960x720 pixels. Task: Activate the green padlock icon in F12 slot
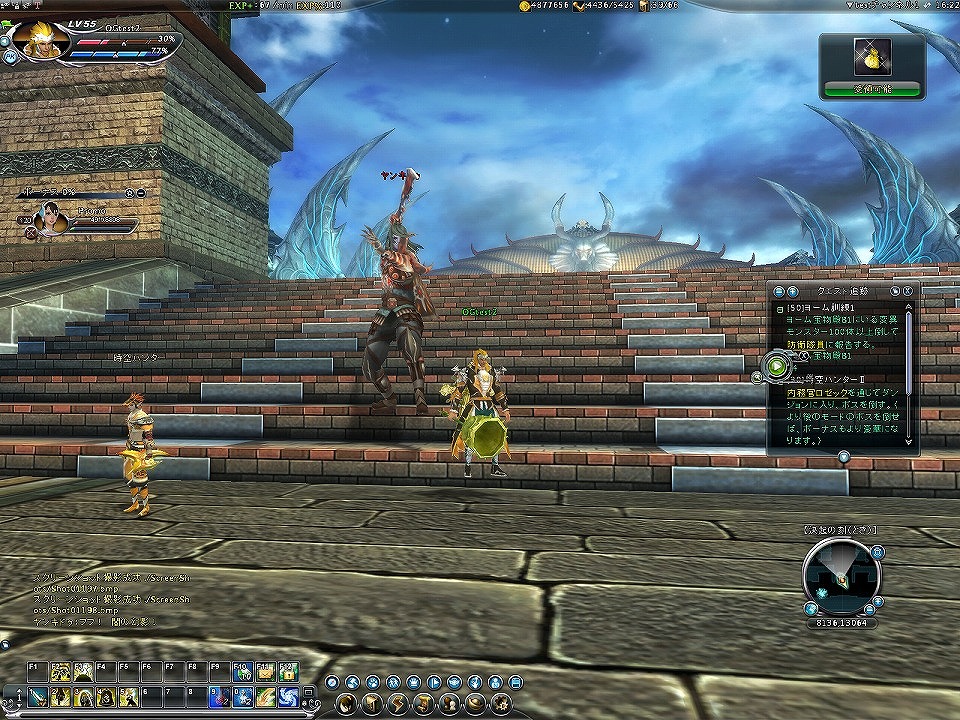tap(288, 672)
